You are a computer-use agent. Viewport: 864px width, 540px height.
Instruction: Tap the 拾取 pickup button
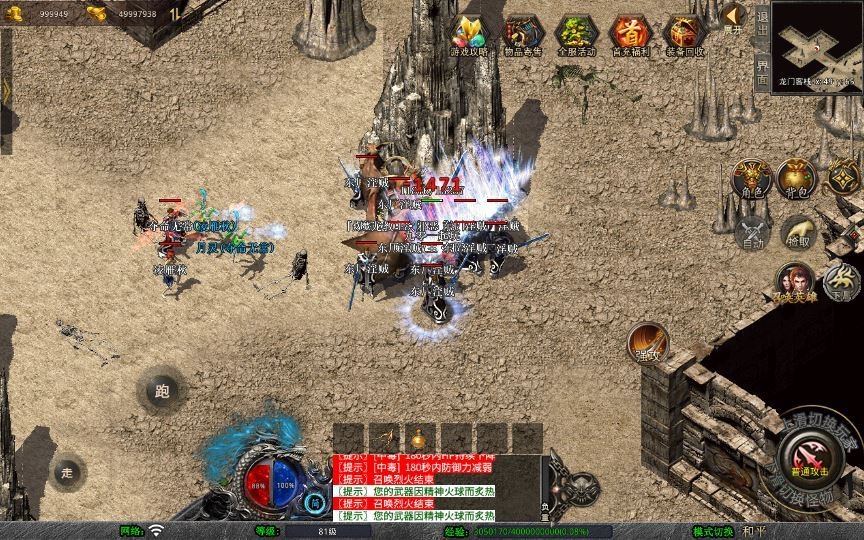797,233
